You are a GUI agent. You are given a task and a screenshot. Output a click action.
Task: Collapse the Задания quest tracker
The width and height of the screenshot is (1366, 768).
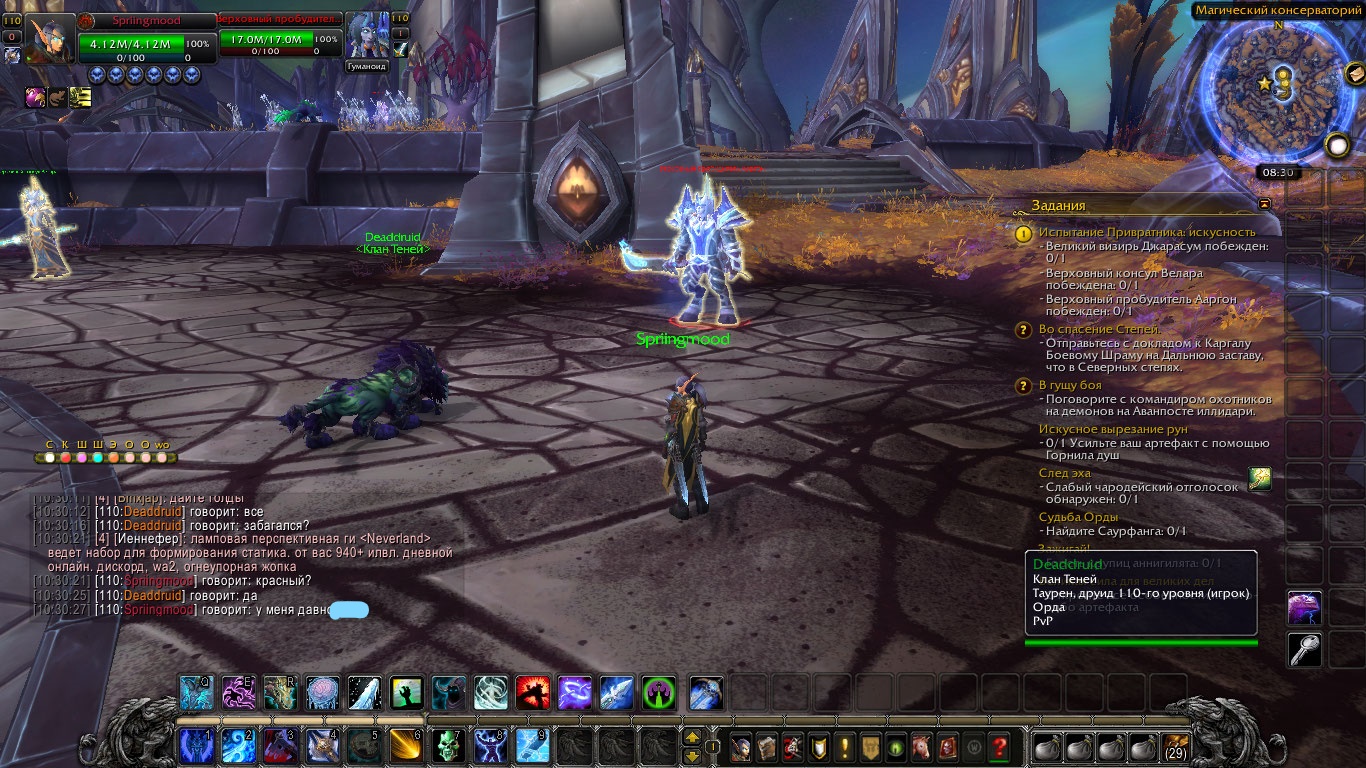click(1265, 204)
